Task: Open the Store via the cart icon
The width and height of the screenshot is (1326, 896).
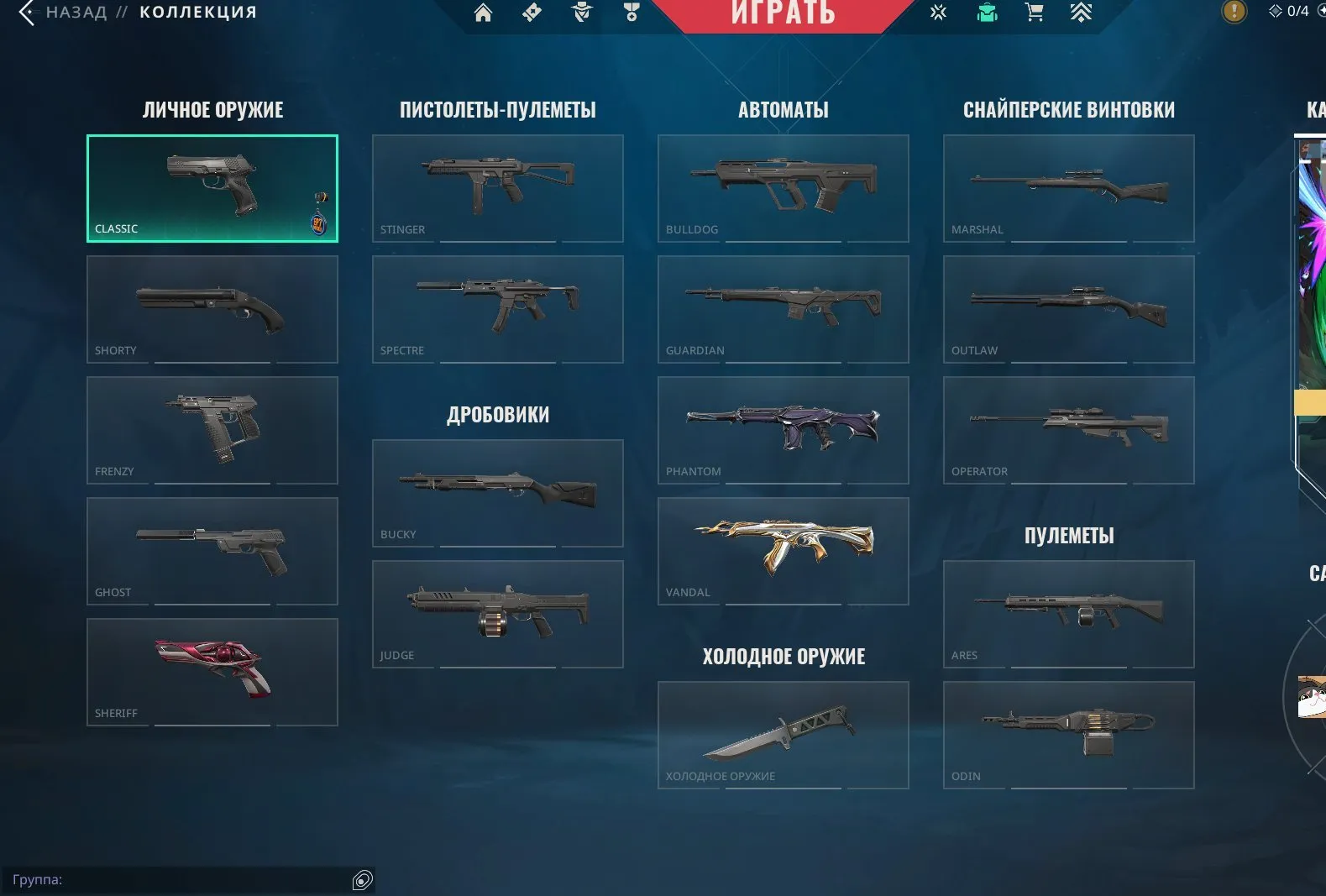Action: click(1034, 13)
